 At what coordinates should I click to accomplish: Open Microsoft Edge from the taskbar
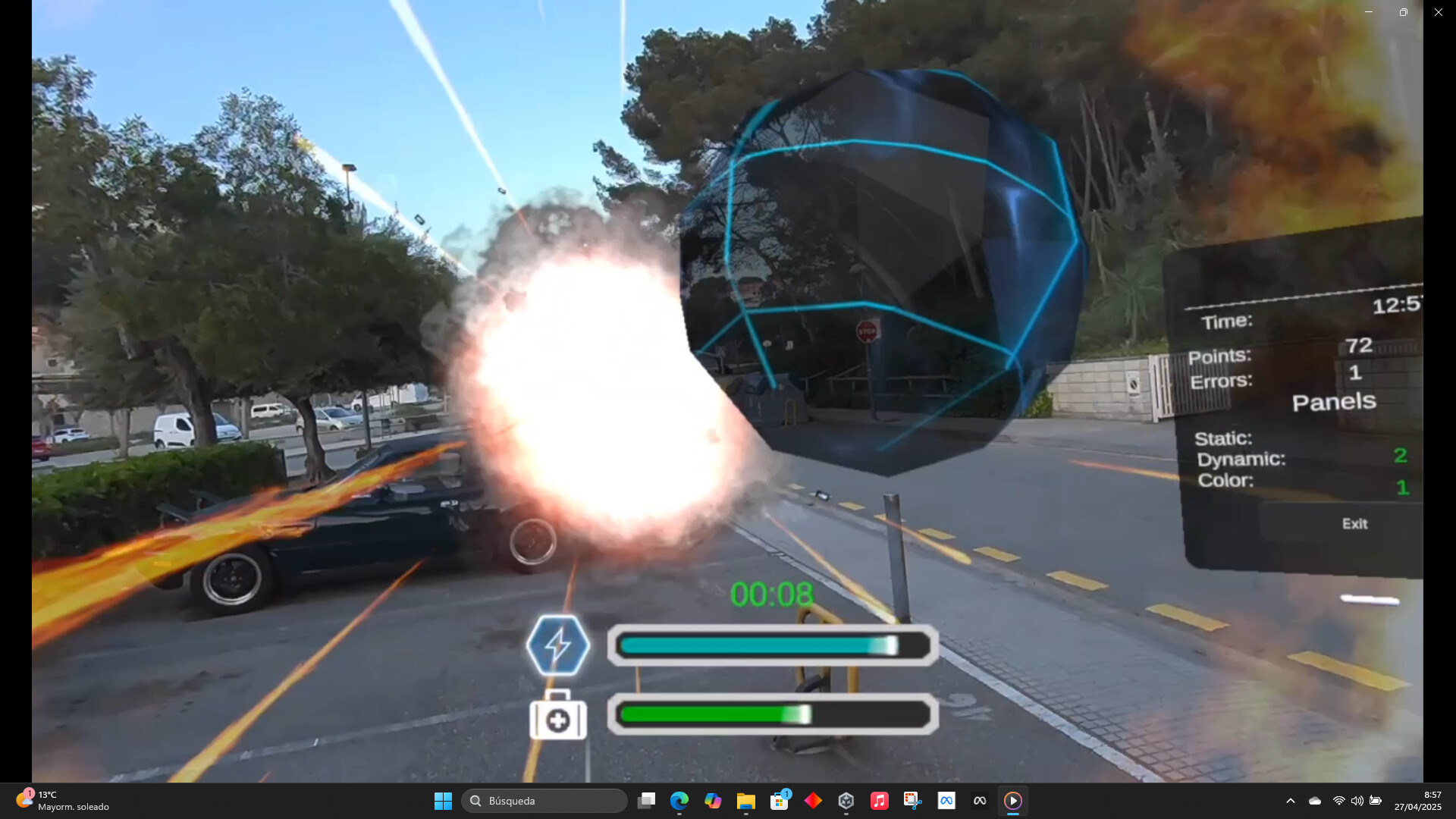click(679, 800)
